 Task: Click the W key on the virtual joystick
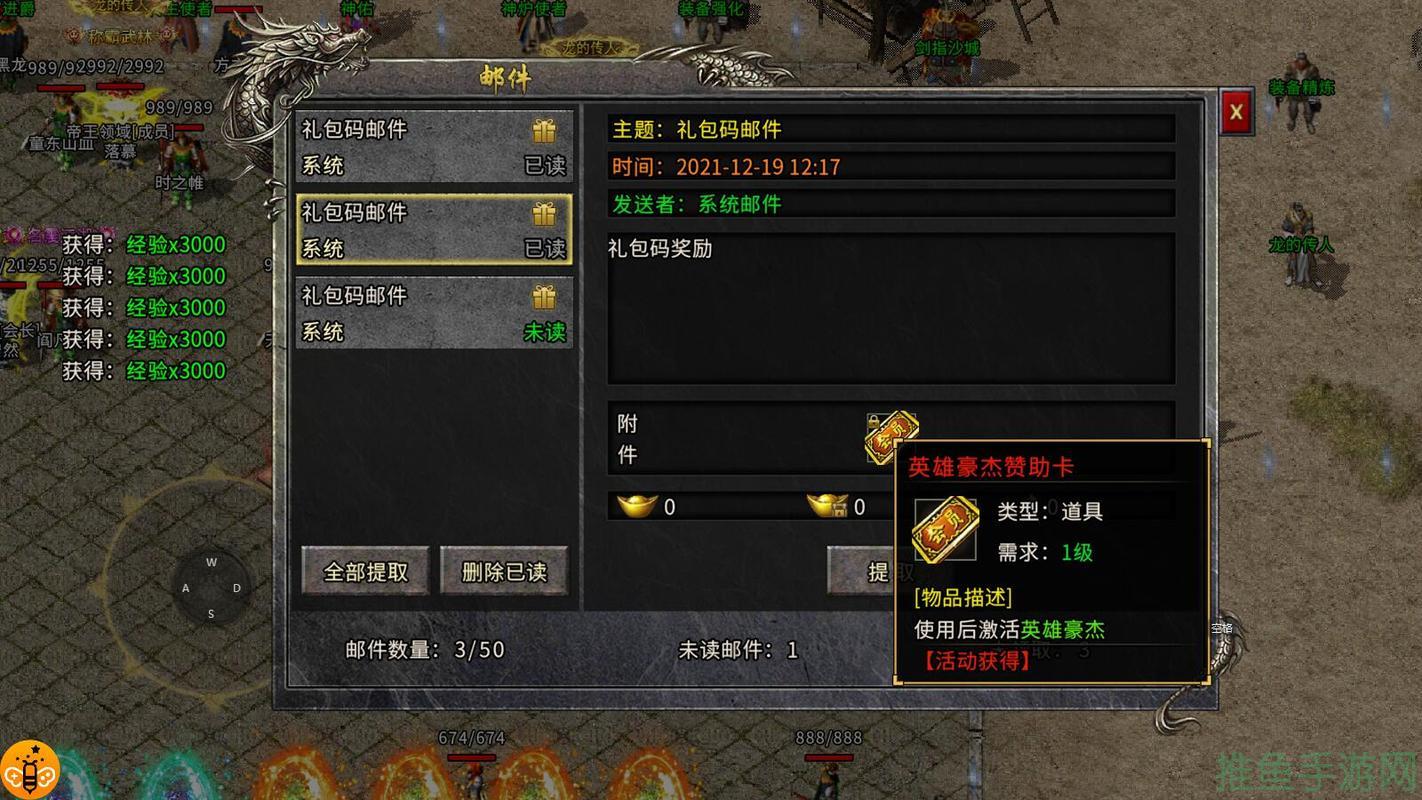click(x=211, y=562)
